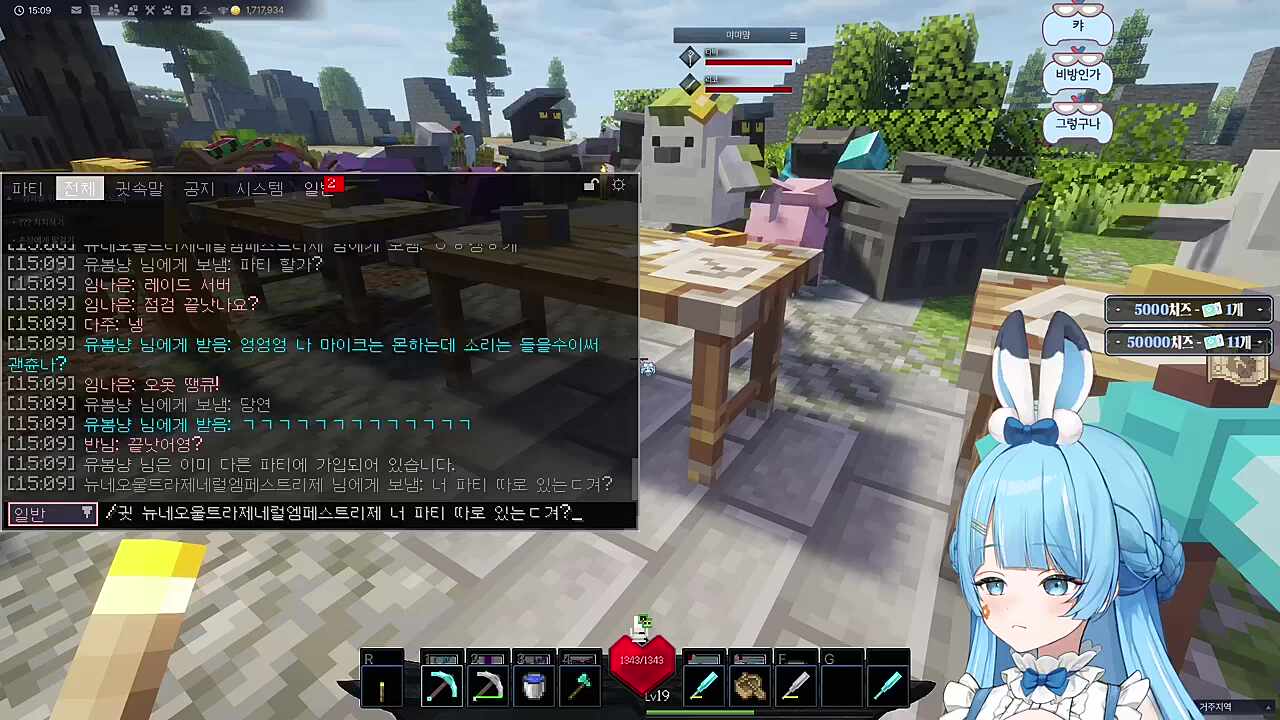Select the turquoise axe in hotbar slot 4

(x=579, y=685)
